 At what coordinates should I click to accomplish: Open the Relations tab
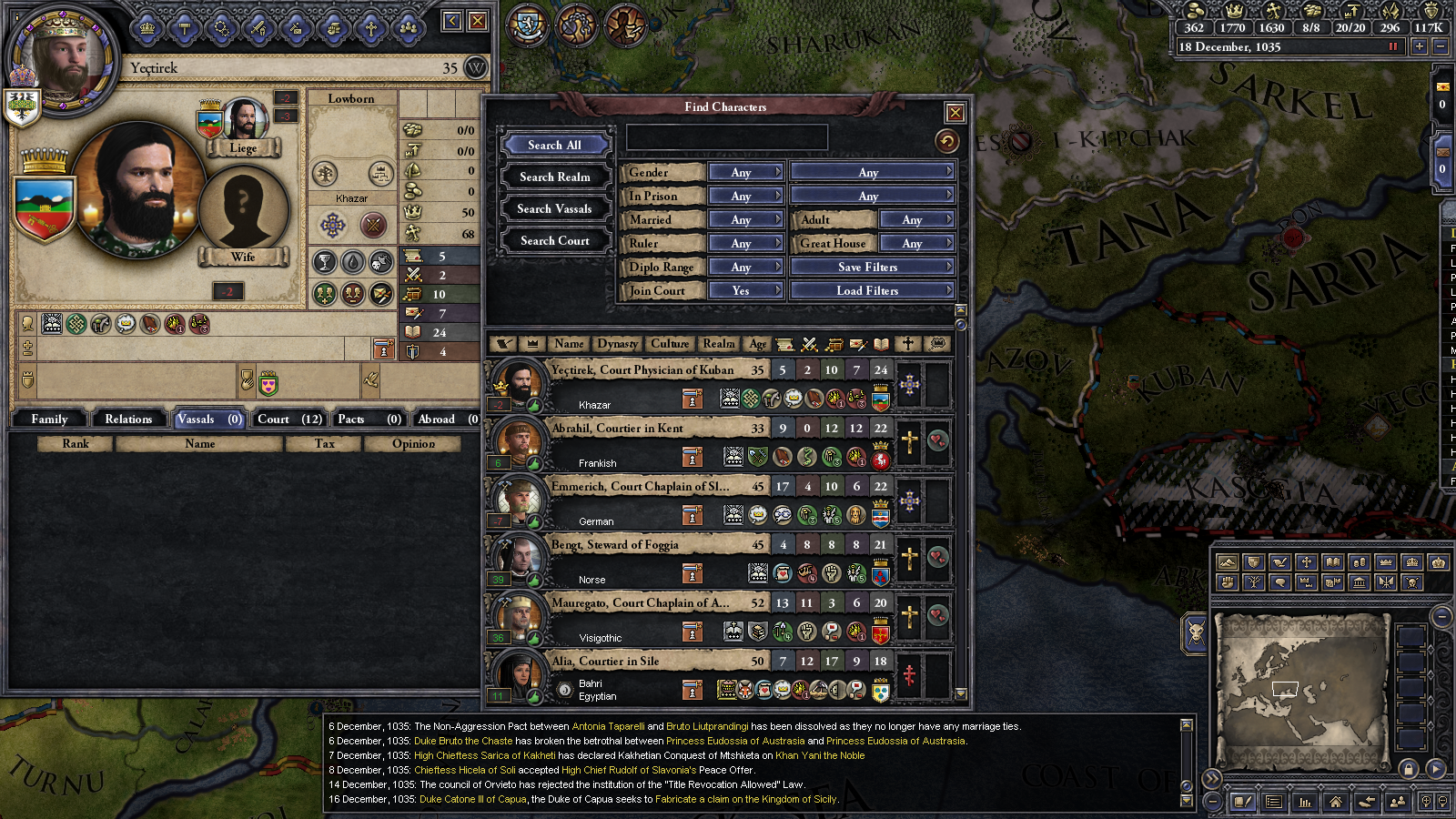point(128,419)
